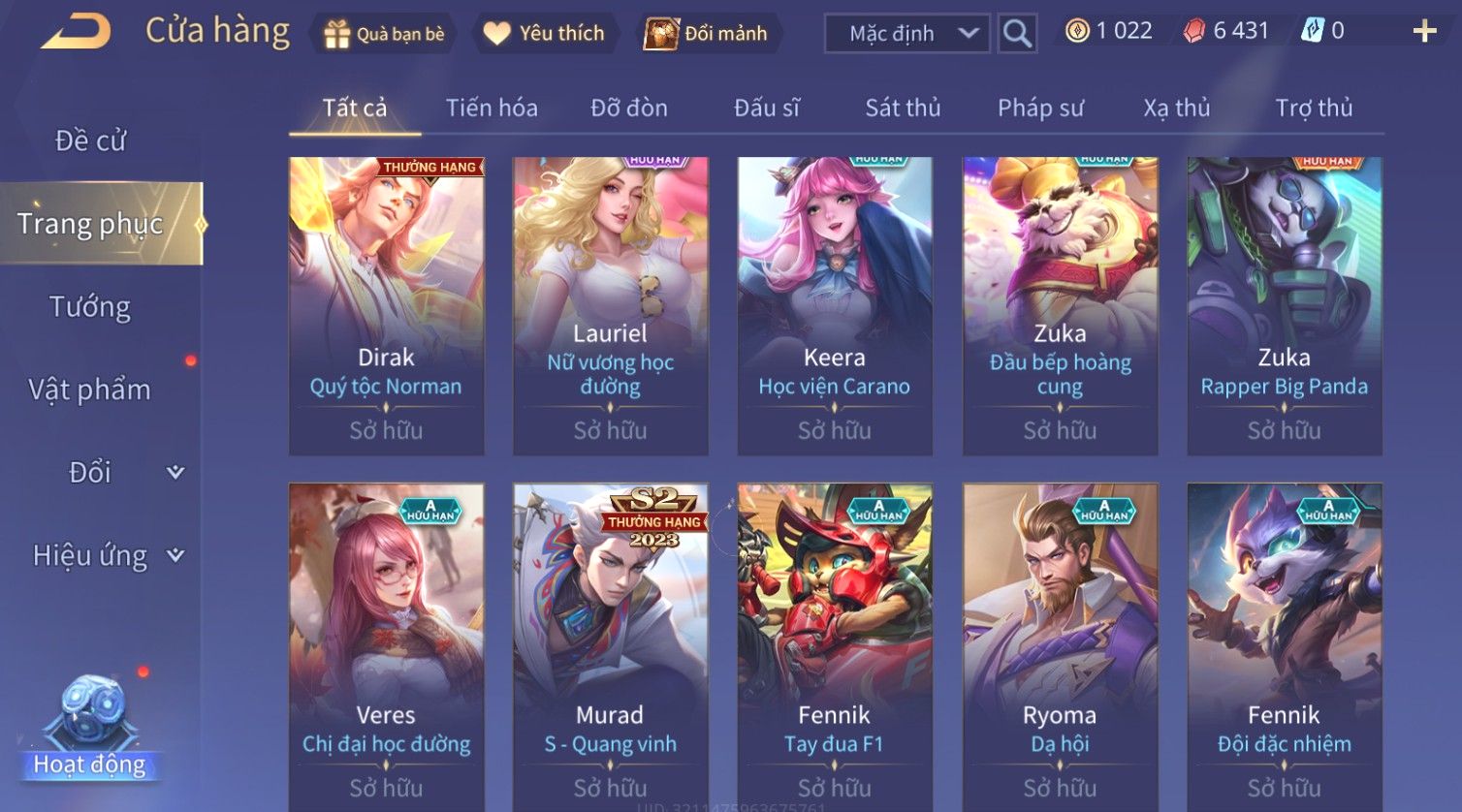Image resolution: width=1462 pixels, height=812 pixels.
Task: Open the Hoạt động events icon
Action: click(90, 729)
